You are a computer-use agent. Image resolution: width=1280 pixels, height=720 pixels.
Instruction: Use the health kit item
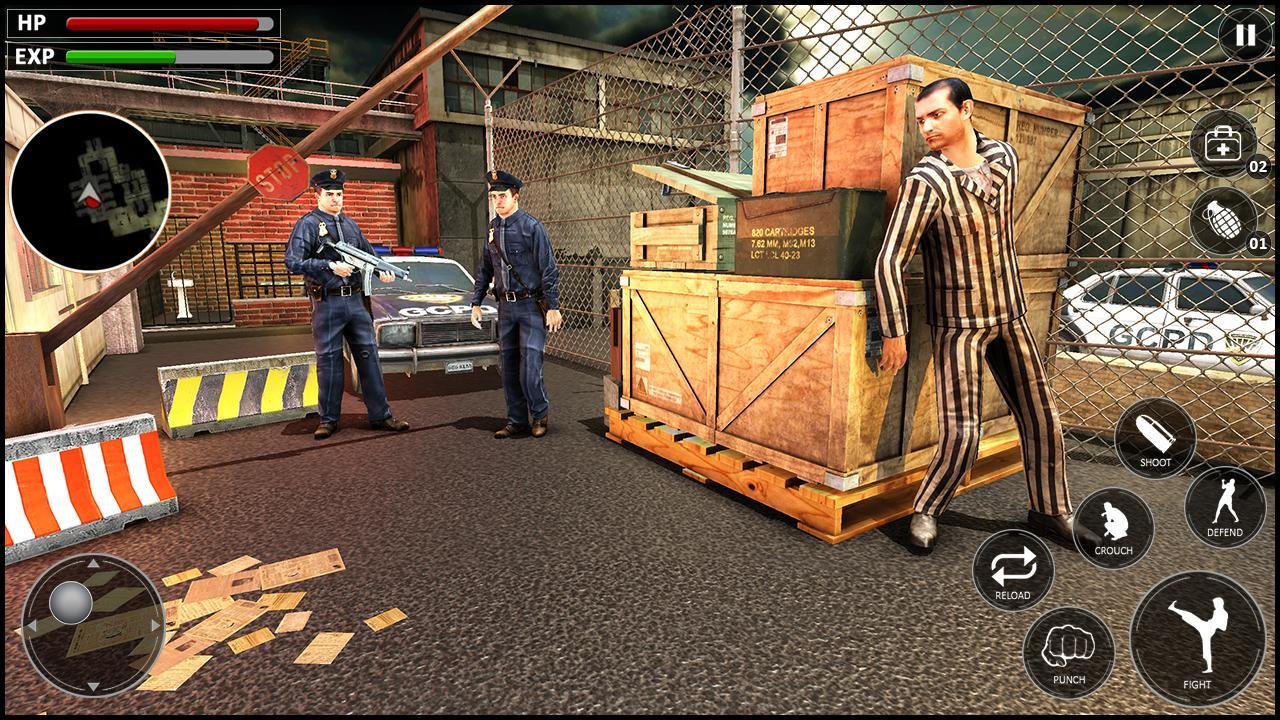[x=1222, y=142]
